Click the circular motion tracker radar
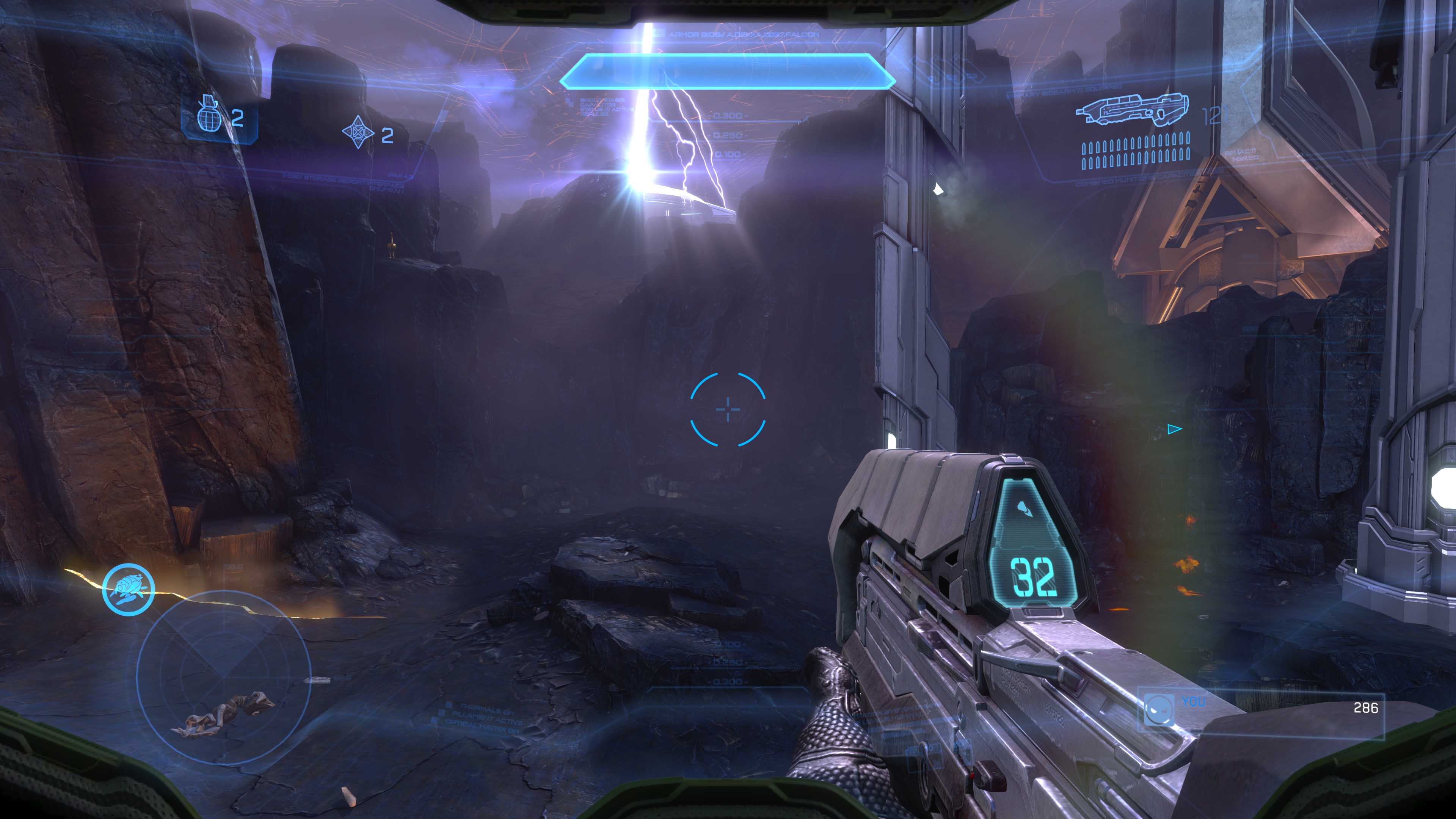This screenshot has width=1456, height=819. (x=224, y=676)
